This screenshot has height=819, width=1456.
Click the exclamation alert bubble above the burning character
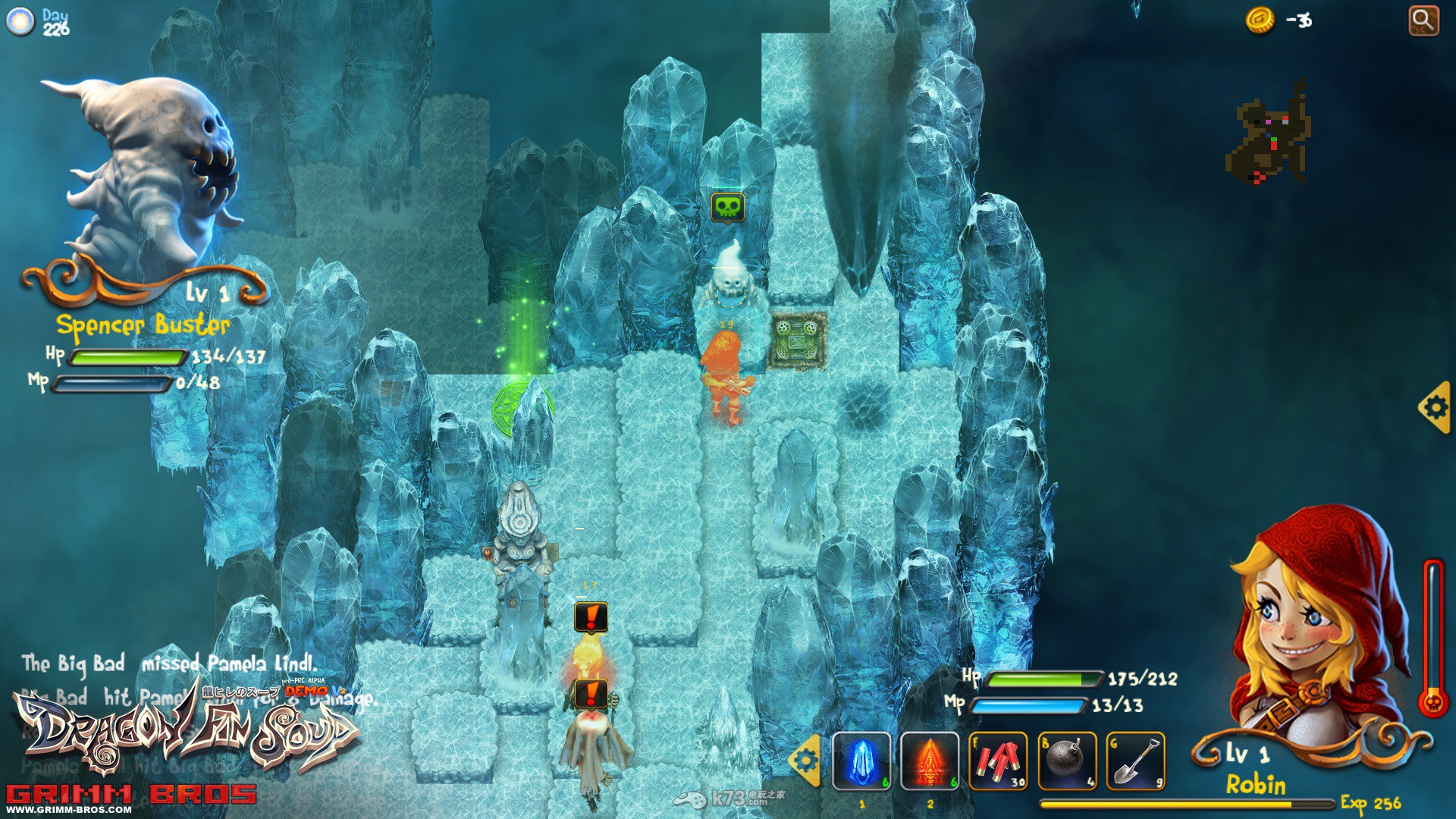pos(591,615)
